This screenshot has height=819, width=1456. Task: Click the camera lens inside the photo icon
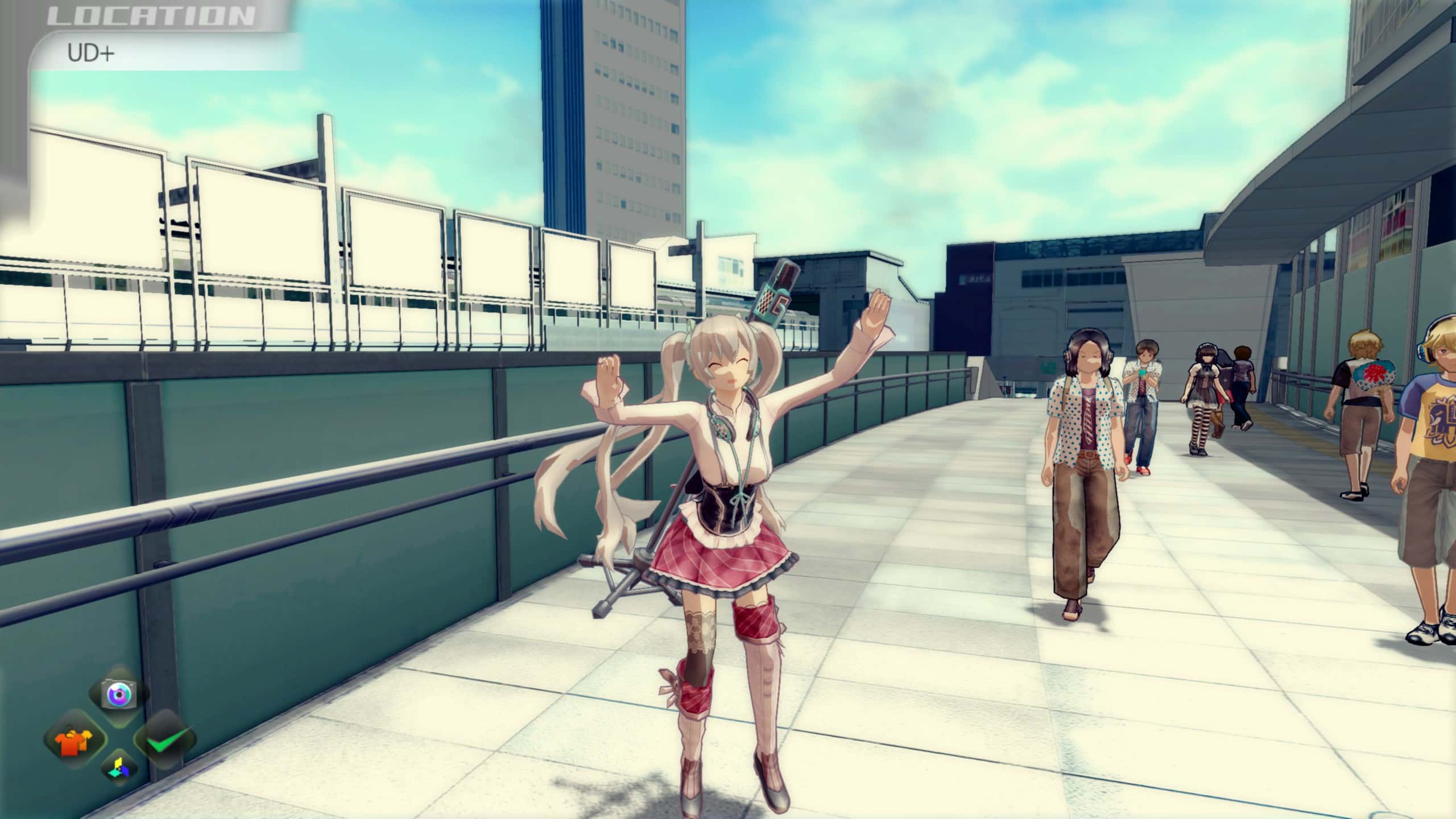coord(119,695)
